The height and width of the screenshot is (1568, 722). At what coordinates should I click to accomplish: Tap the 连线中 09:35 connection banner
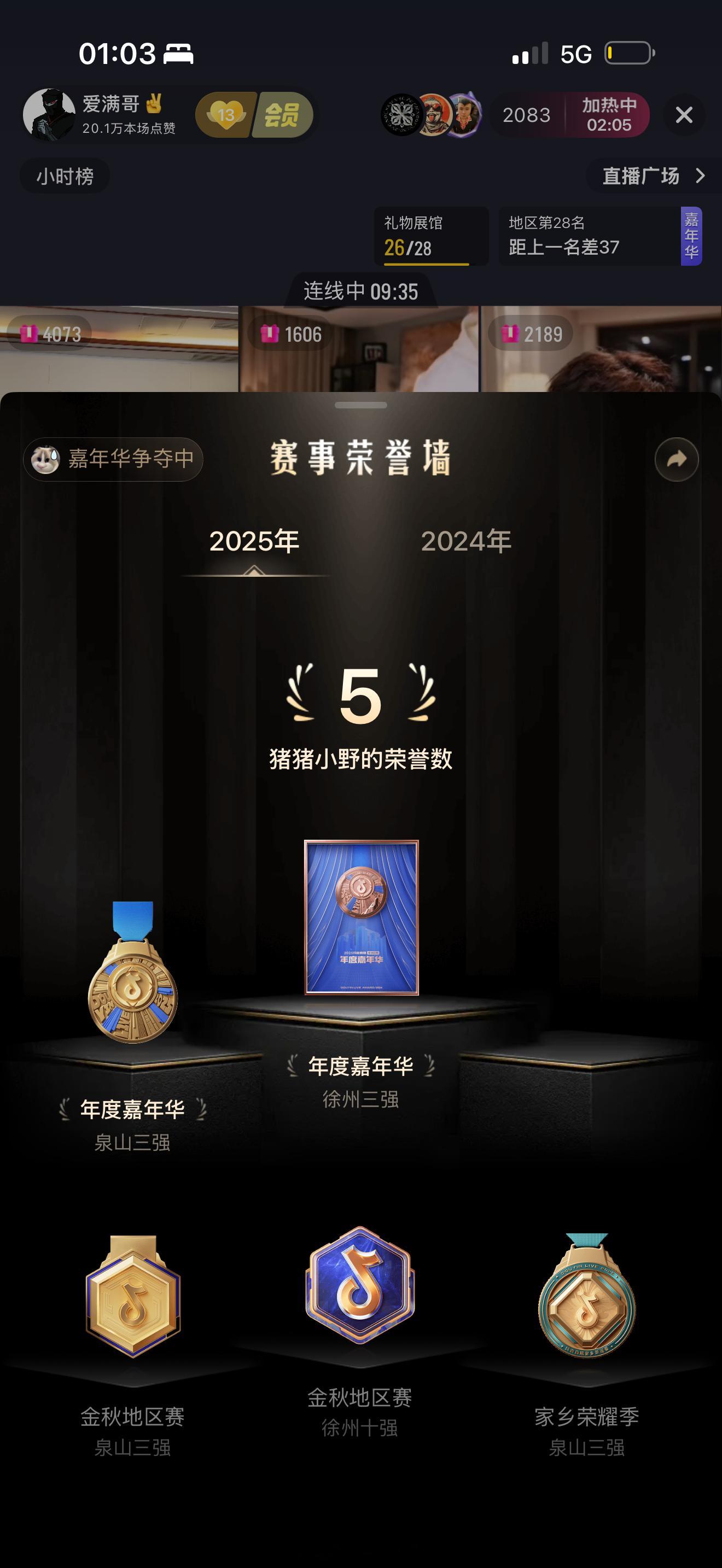(361, 291)
